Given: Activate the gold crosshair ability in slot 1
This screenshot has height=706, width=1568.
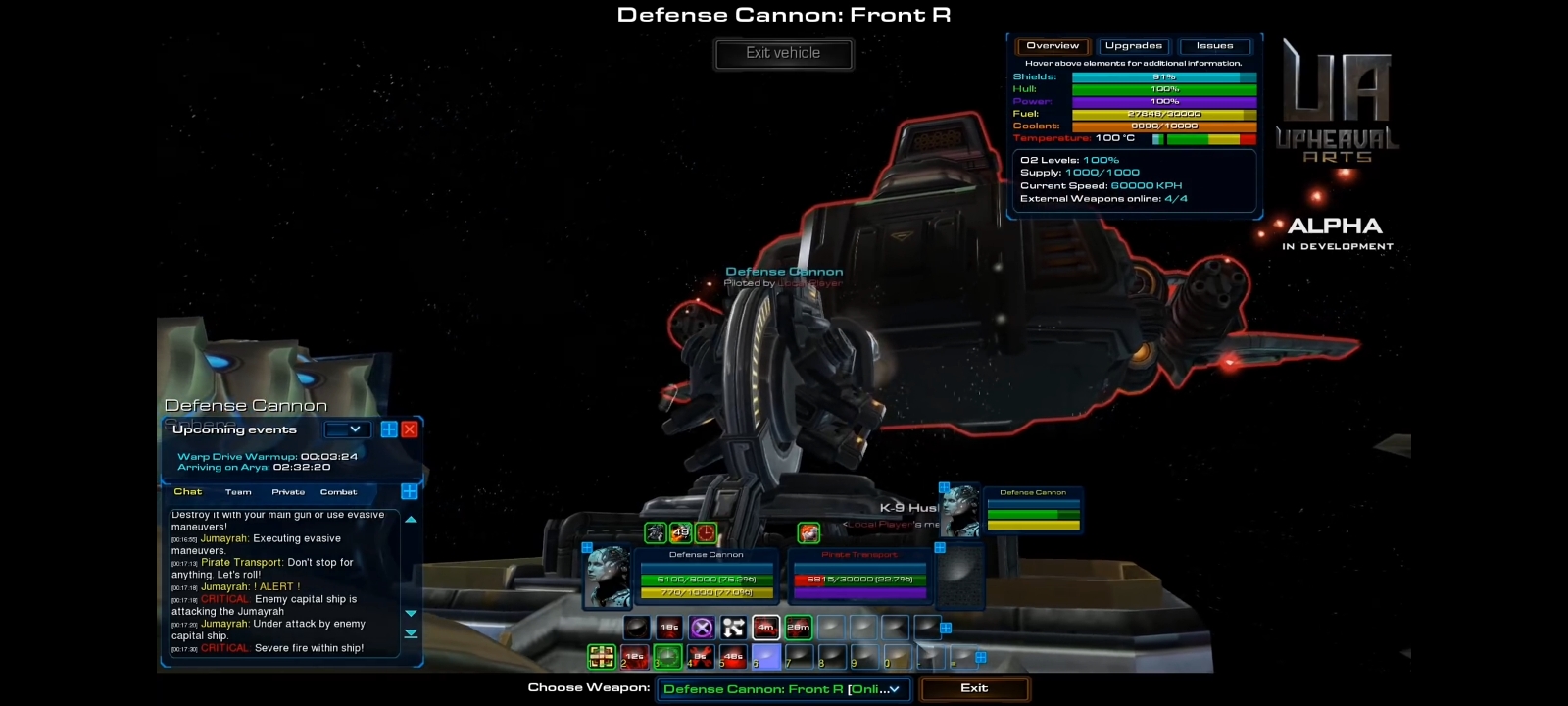Looking at the screenshot, I should click(603, 657).
